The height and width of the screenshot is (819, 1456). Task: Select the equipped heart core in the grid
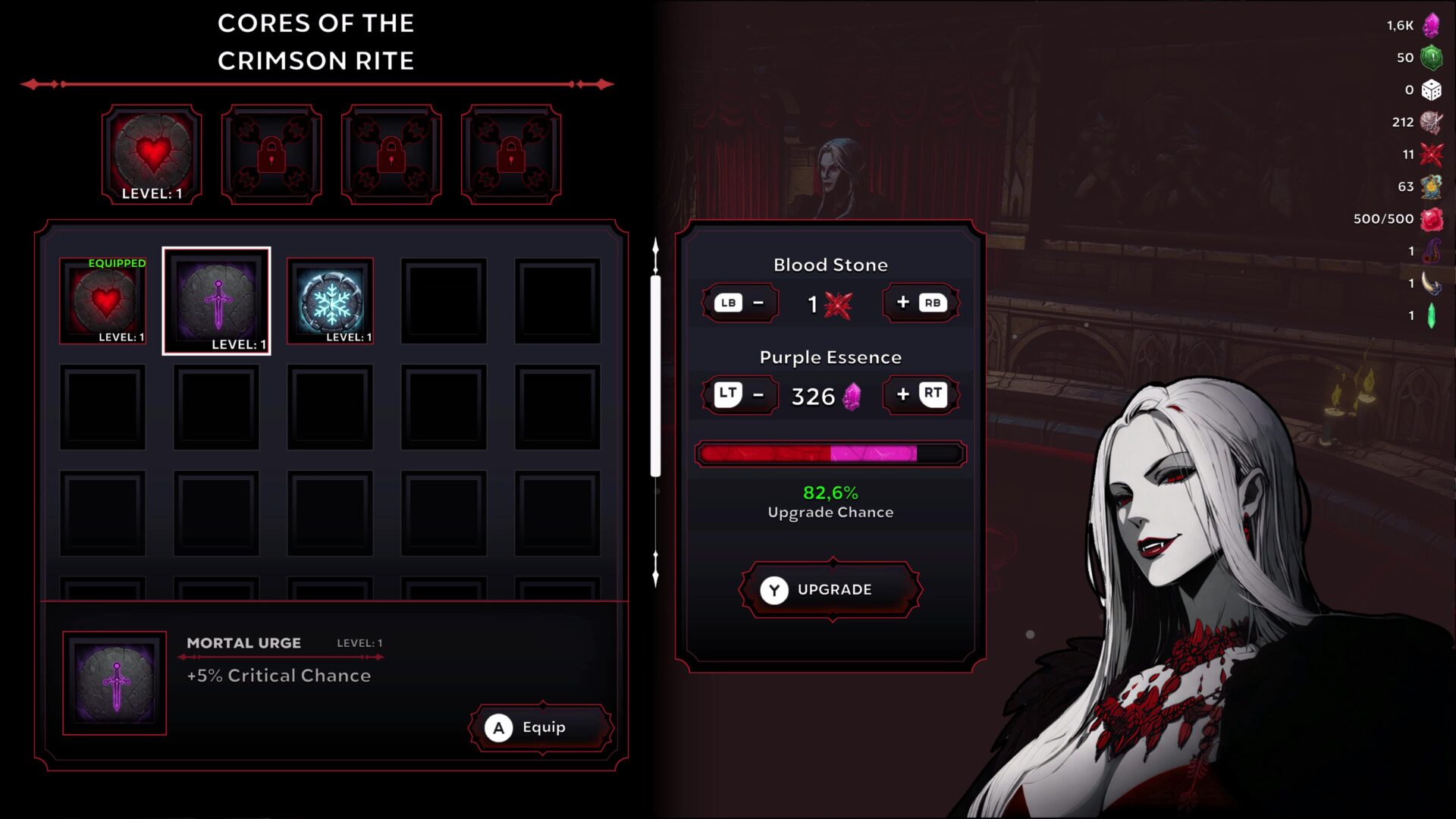coord(102,300)
